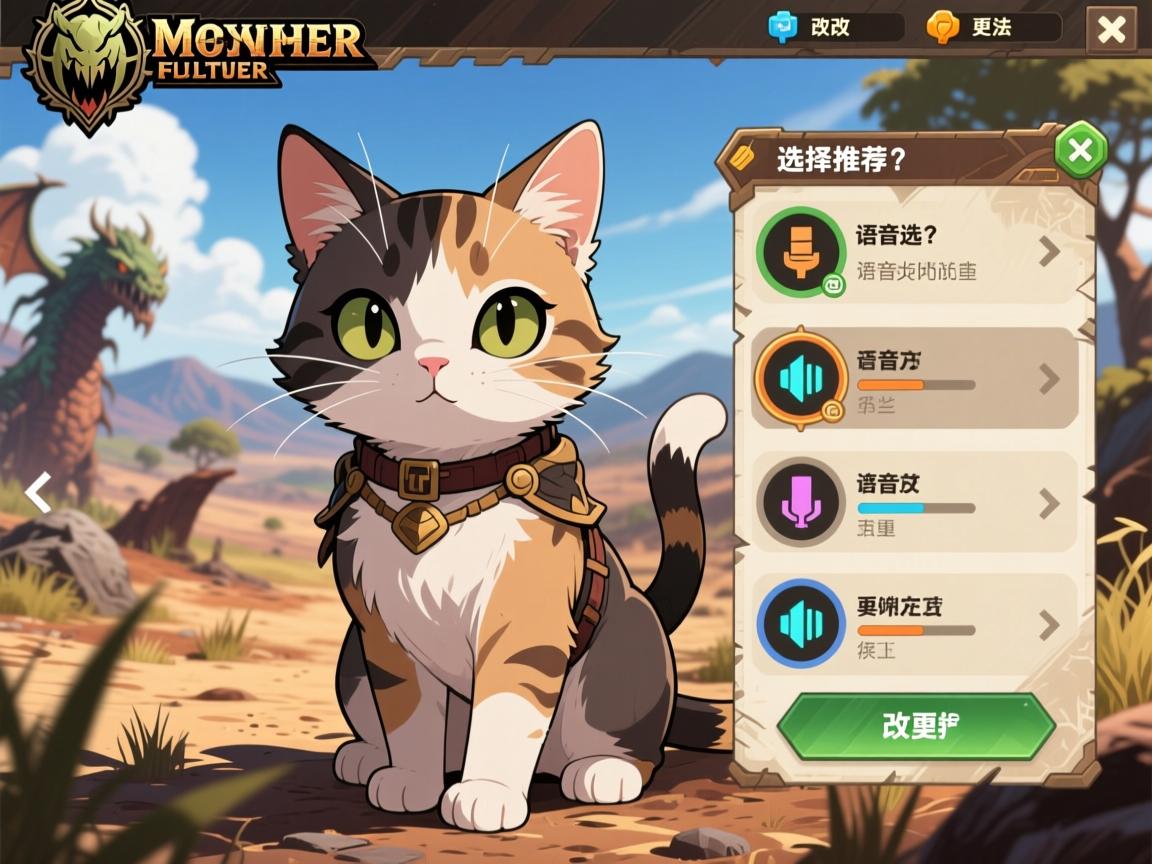Select the 语音选? orange microphone row
Screen dimensions: 1152x864
point(913,253)
